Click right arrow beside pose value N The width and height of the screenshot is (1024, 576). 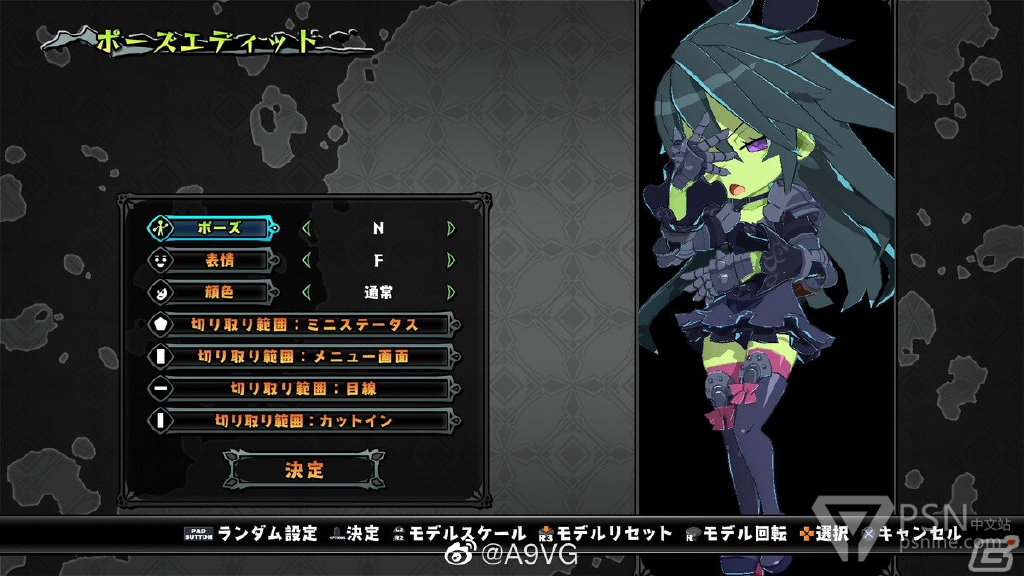pos(451,228)
